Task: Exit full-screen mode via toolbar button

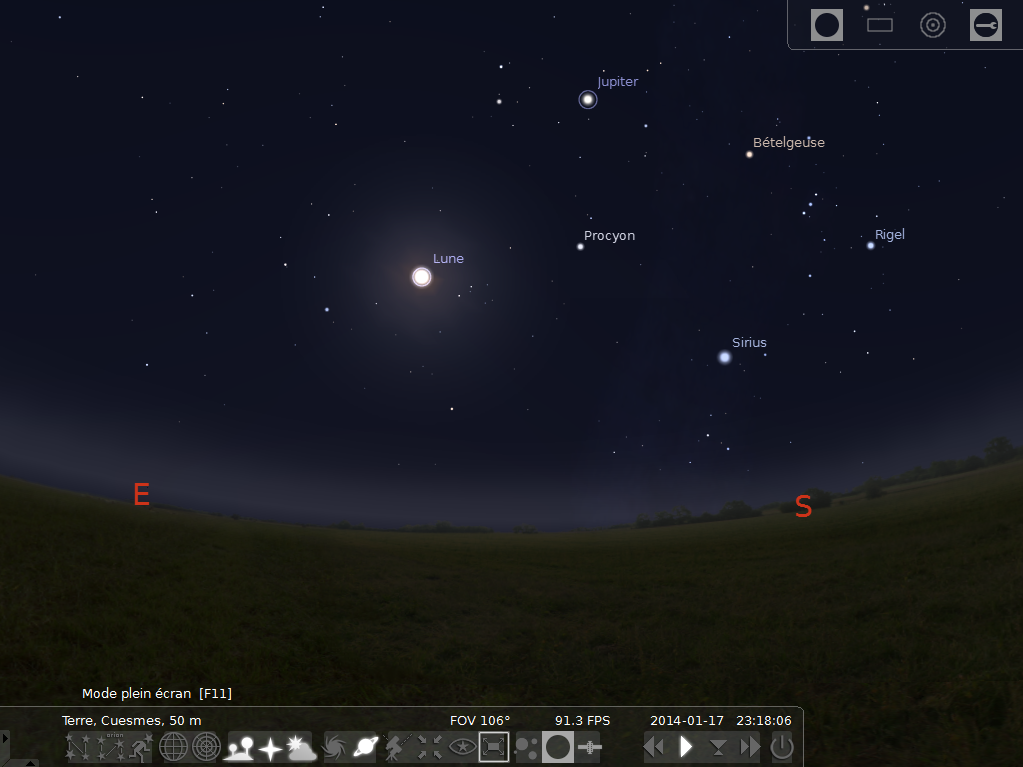Action: (494, 746)
